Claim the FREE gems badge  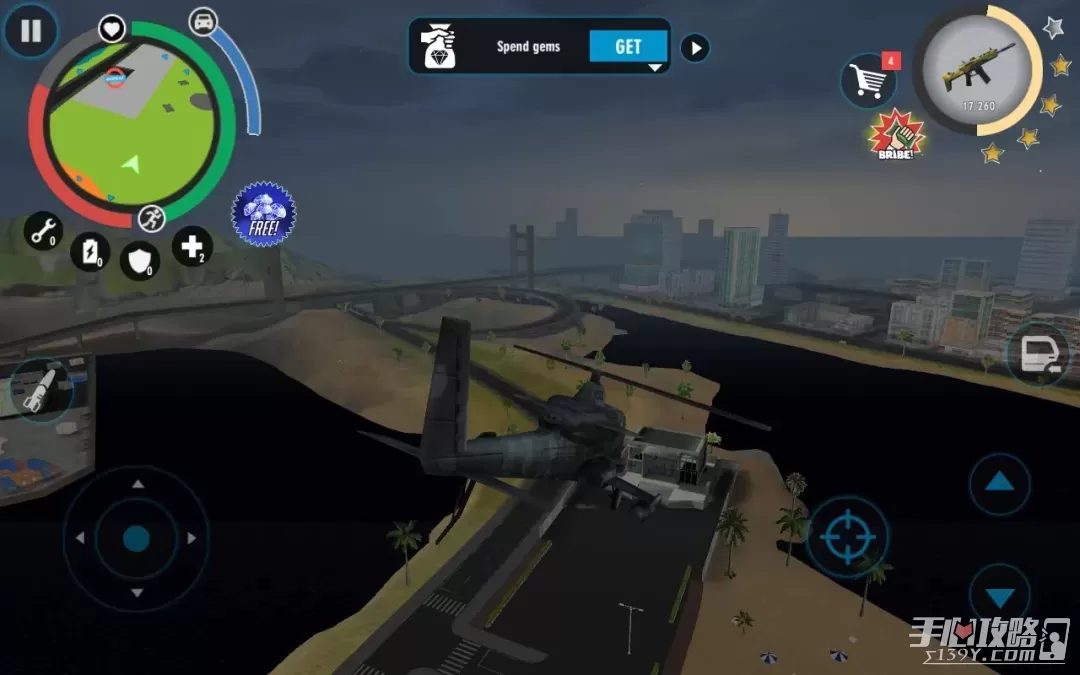[x=264, y=213]
